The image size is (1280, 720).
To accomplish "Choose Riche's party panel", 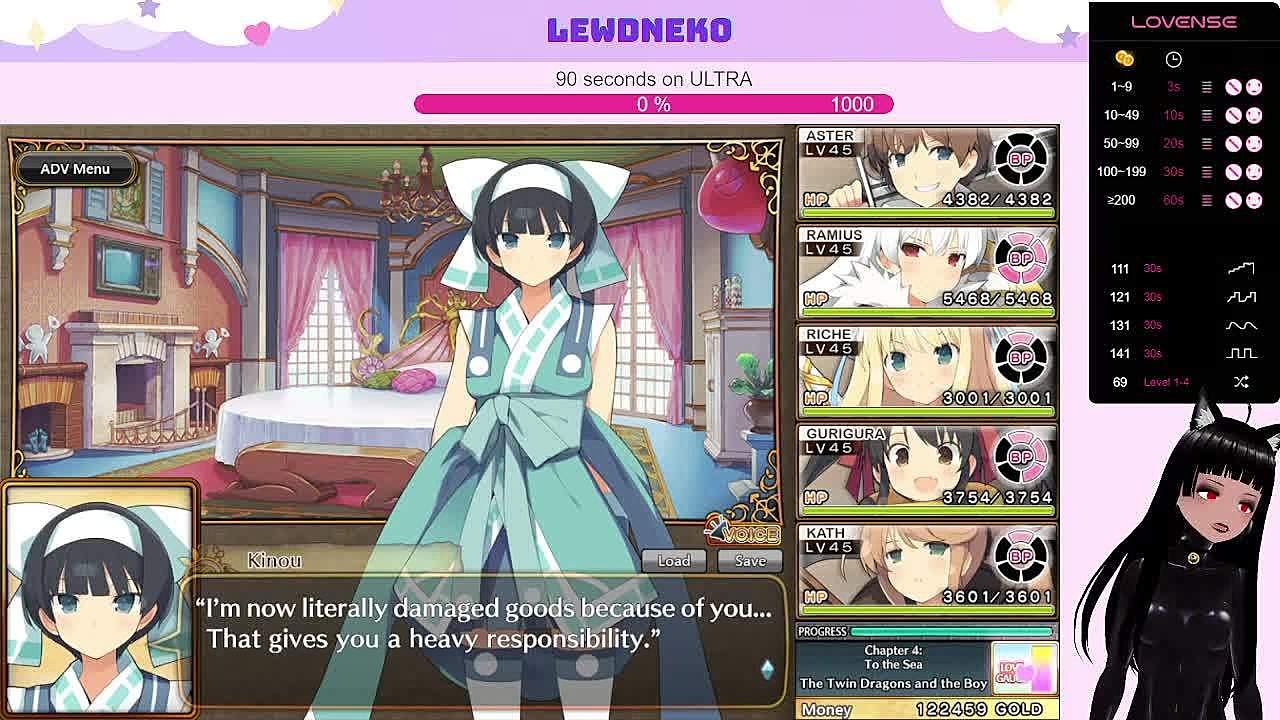I will (927, 370).
